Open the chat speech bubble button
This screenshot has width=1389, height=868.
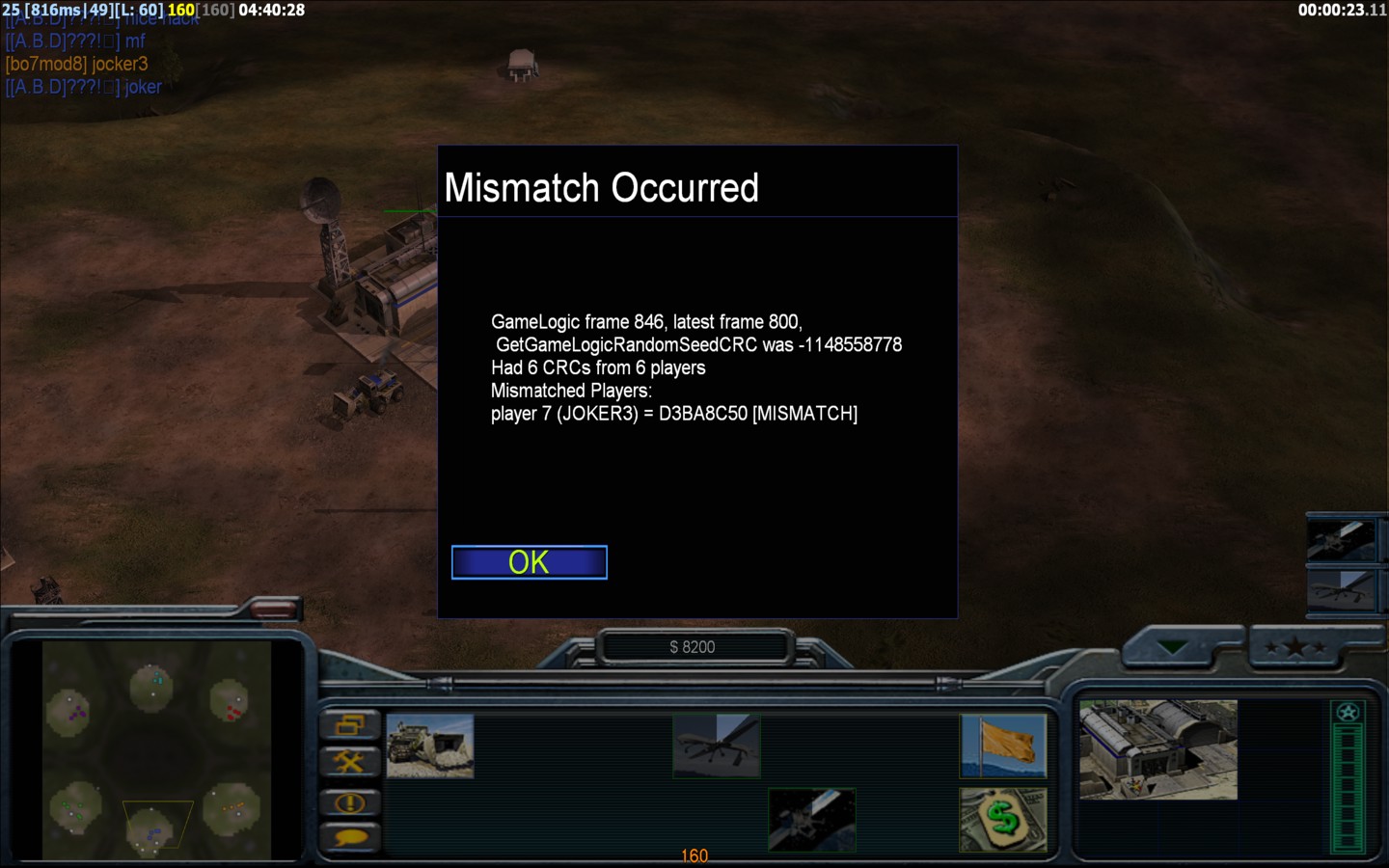(x=349, y=837)
